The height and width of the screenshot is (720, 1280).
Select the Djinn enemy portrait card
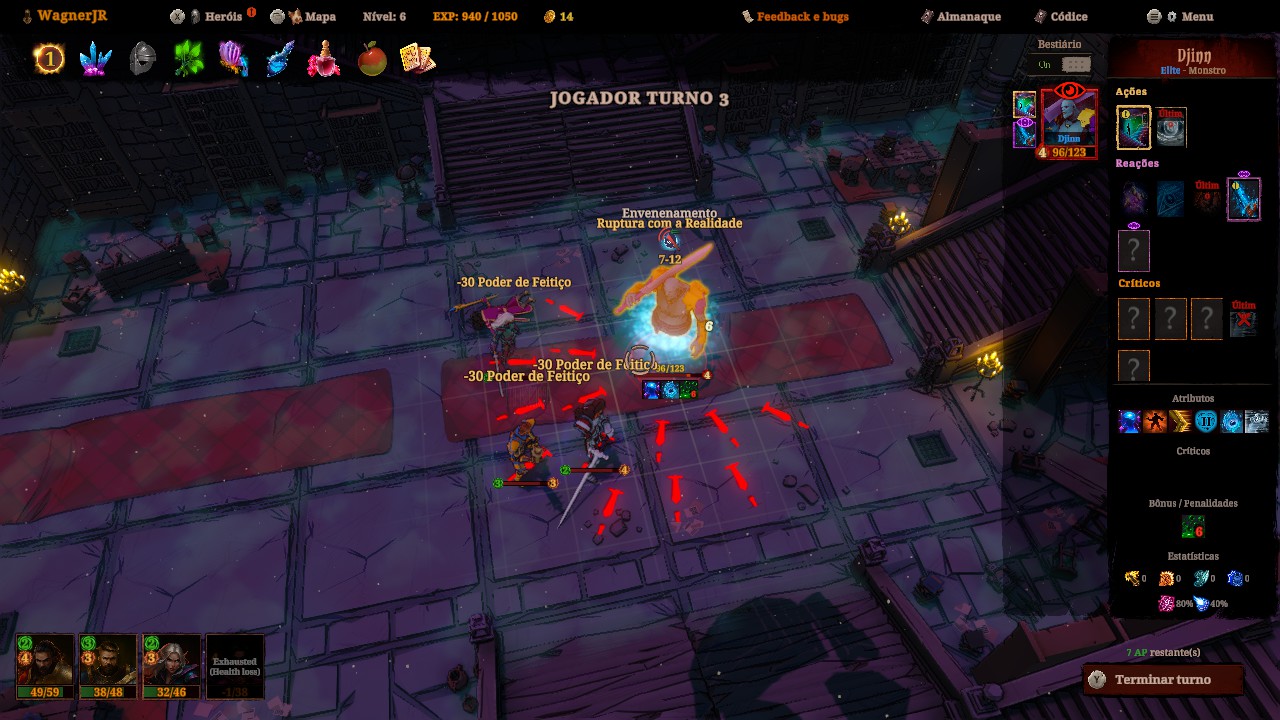pos(1069,122)
